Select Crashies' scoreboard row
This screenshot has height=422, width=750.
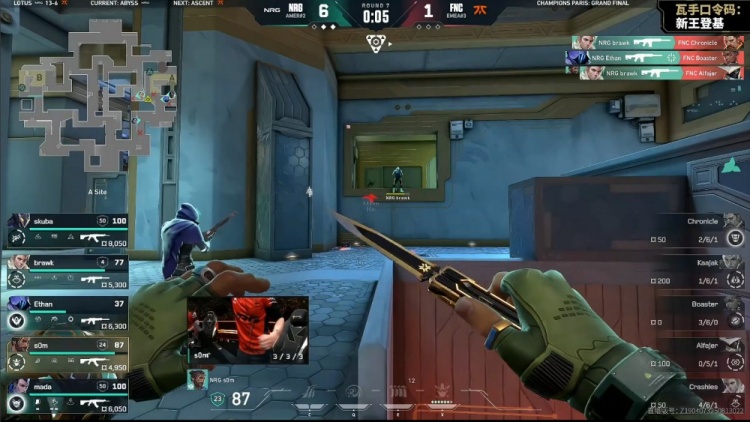695,394
